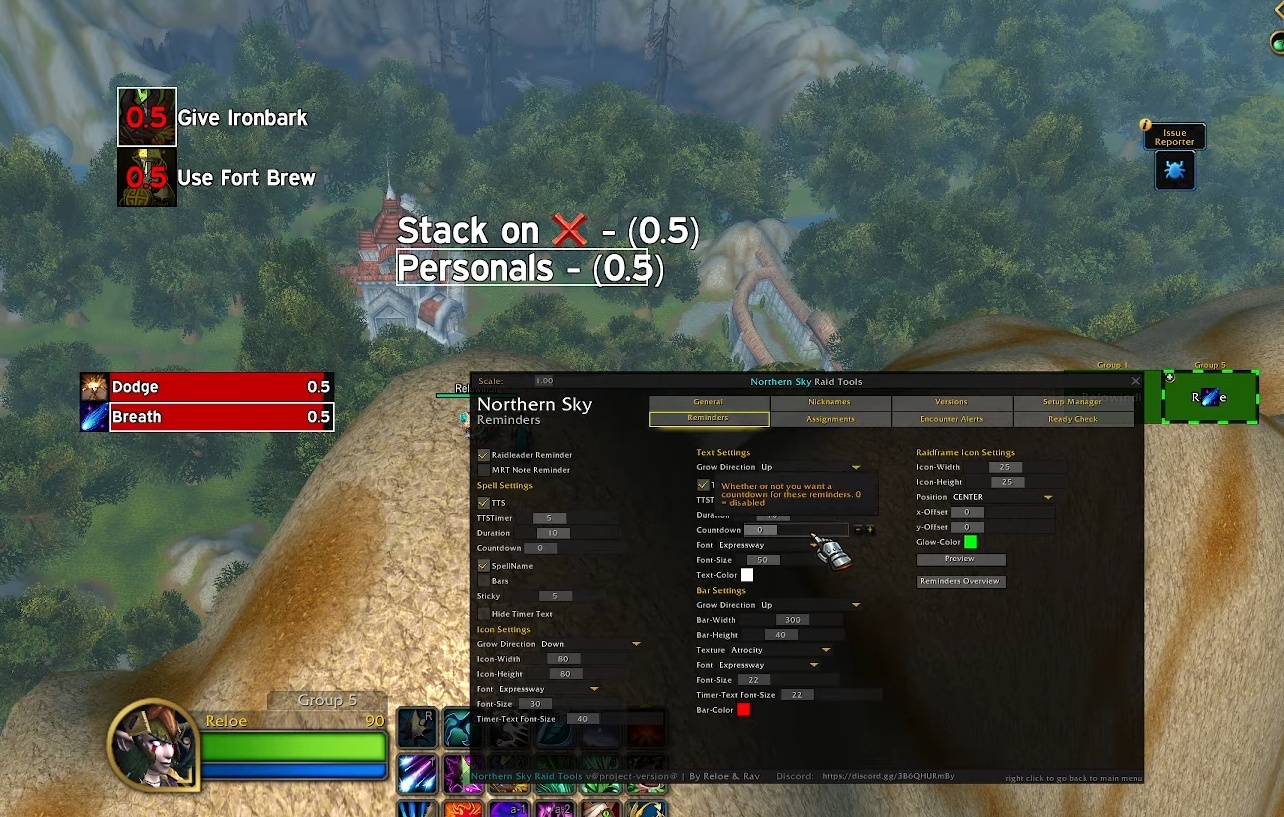
Task: Open the Nicknames tab
Action: 830,402
